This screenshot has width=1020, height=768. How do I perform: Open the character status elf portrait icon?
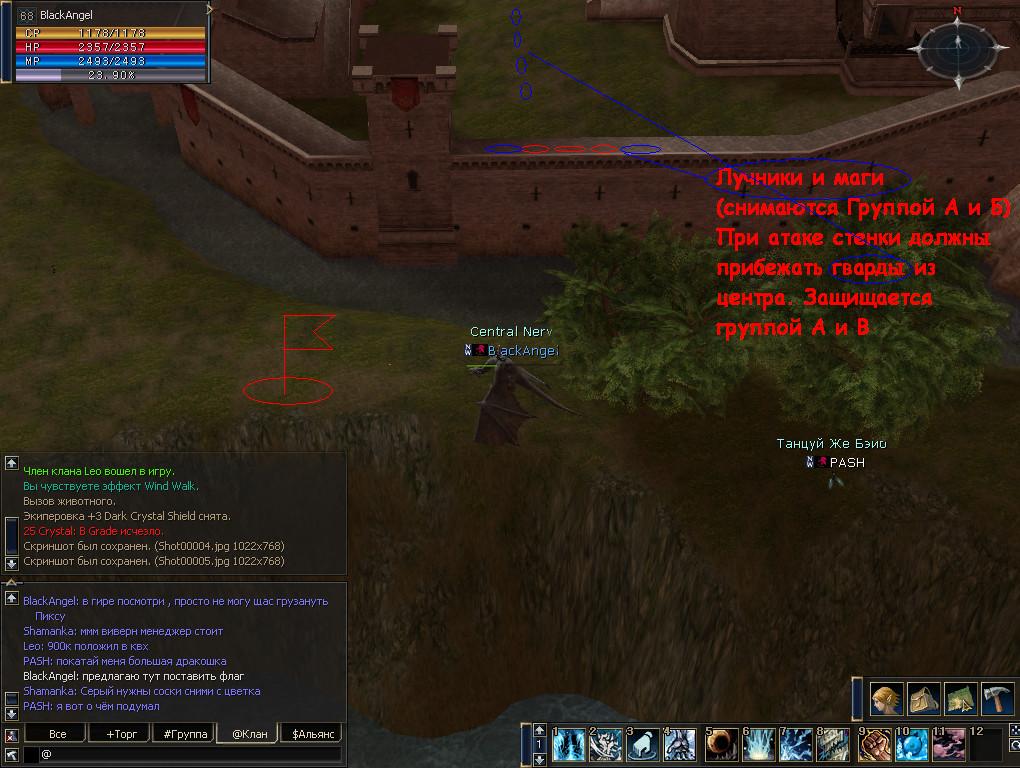[x=887, y=697]
